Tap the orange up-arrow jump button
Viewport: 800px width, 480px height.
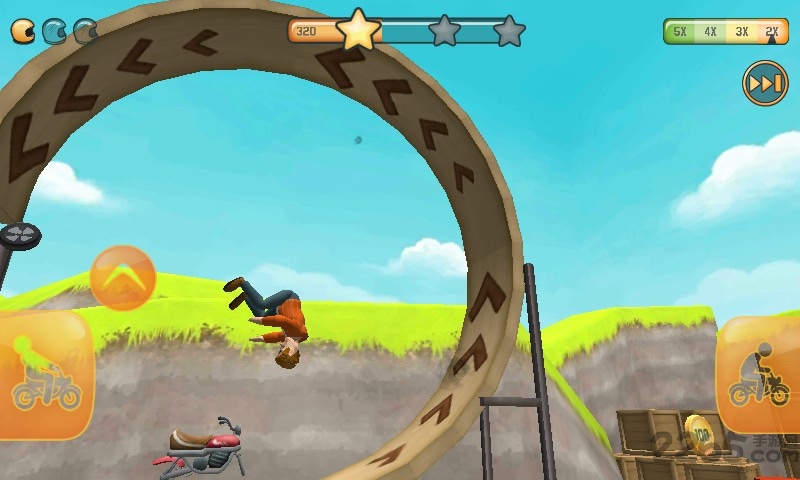(x=123, y=278)
